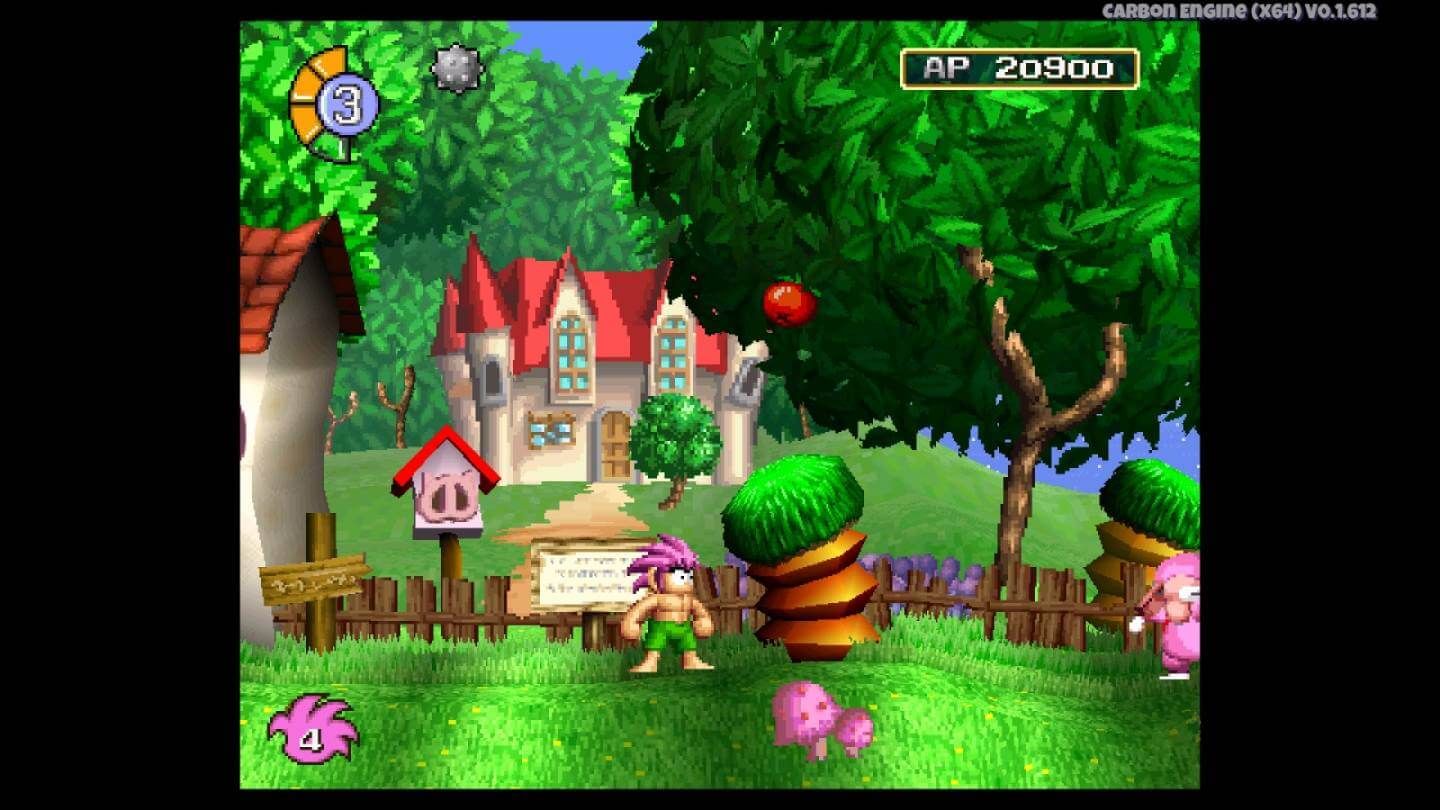Click the lives count number 4
Screen dimensions: 1440x810
311,741
